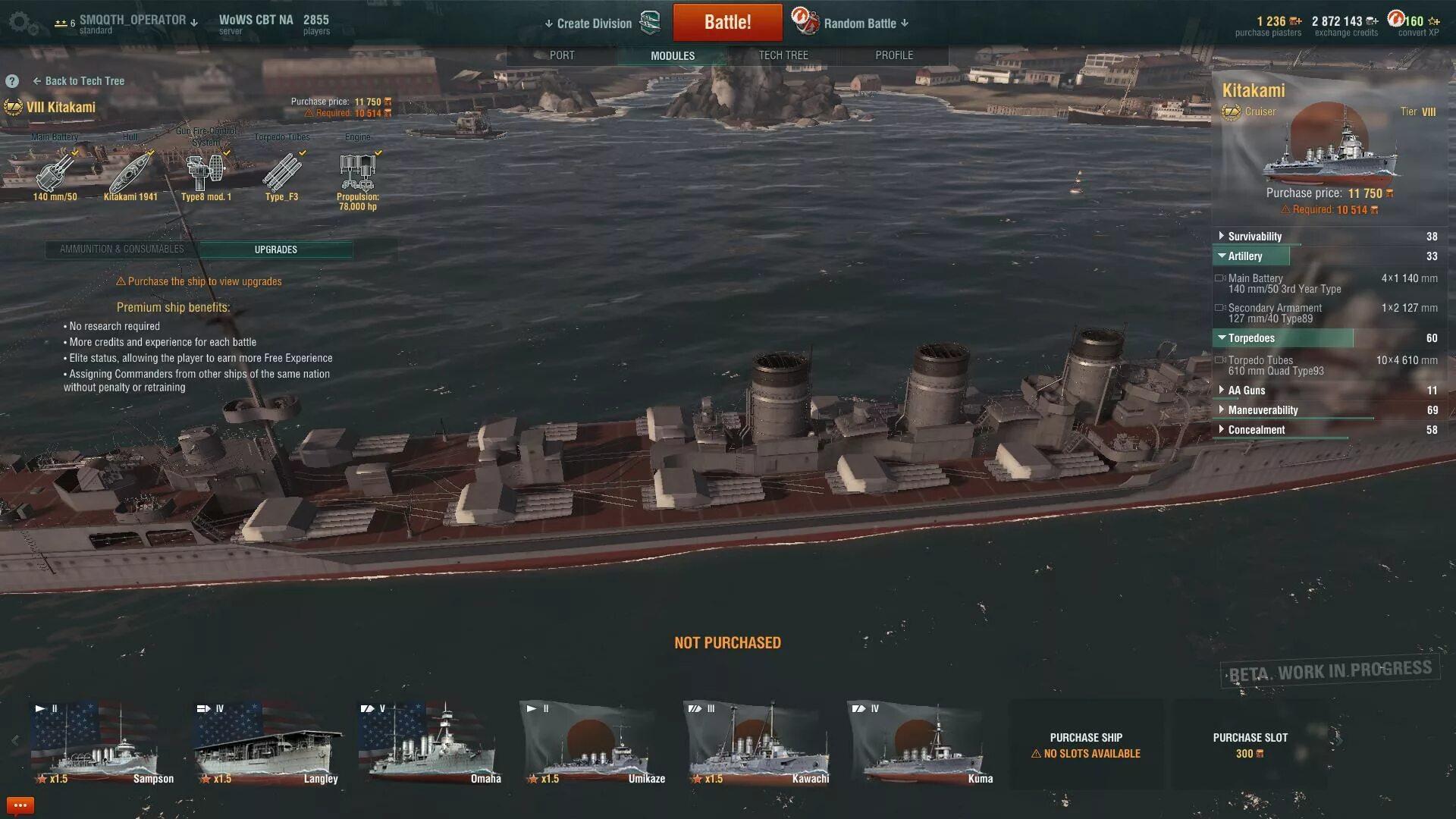Choose the Kawachi ship from the carousel
1456x819 pixels.
click(x=758, y=744)
